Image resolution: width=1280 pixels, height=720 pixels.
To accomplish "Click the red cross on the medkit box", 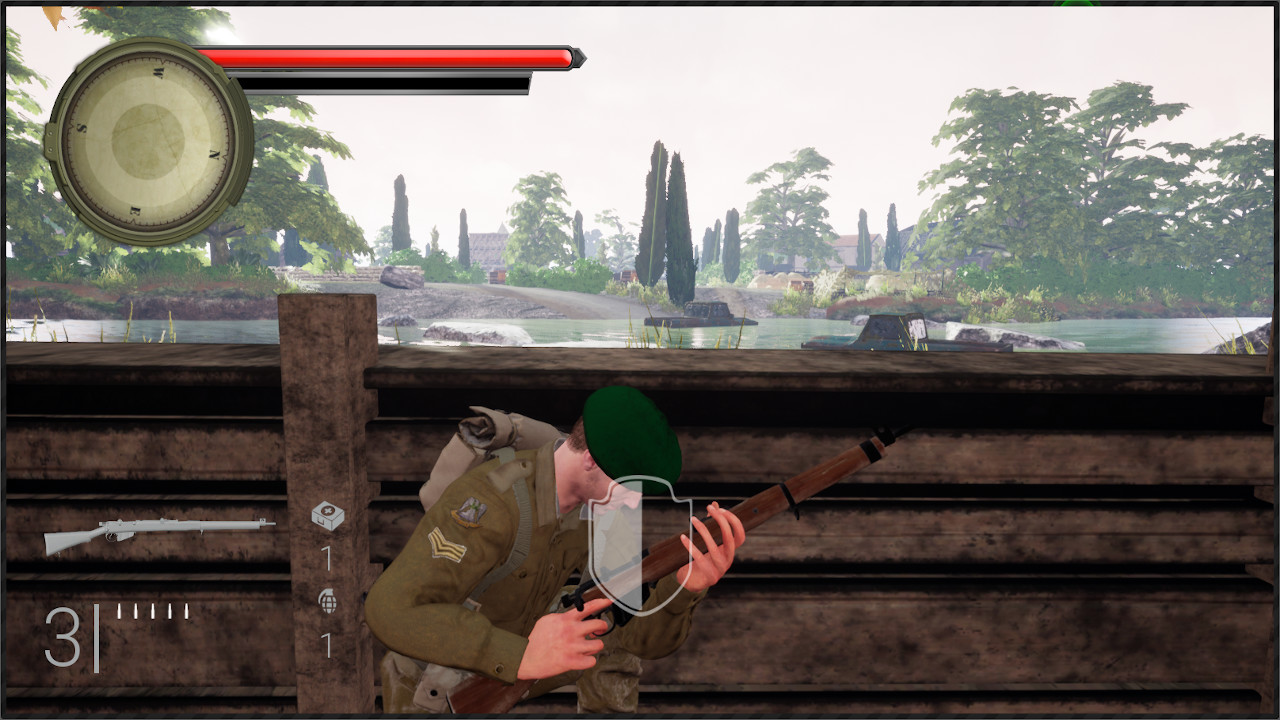I will tap(328, 510).
